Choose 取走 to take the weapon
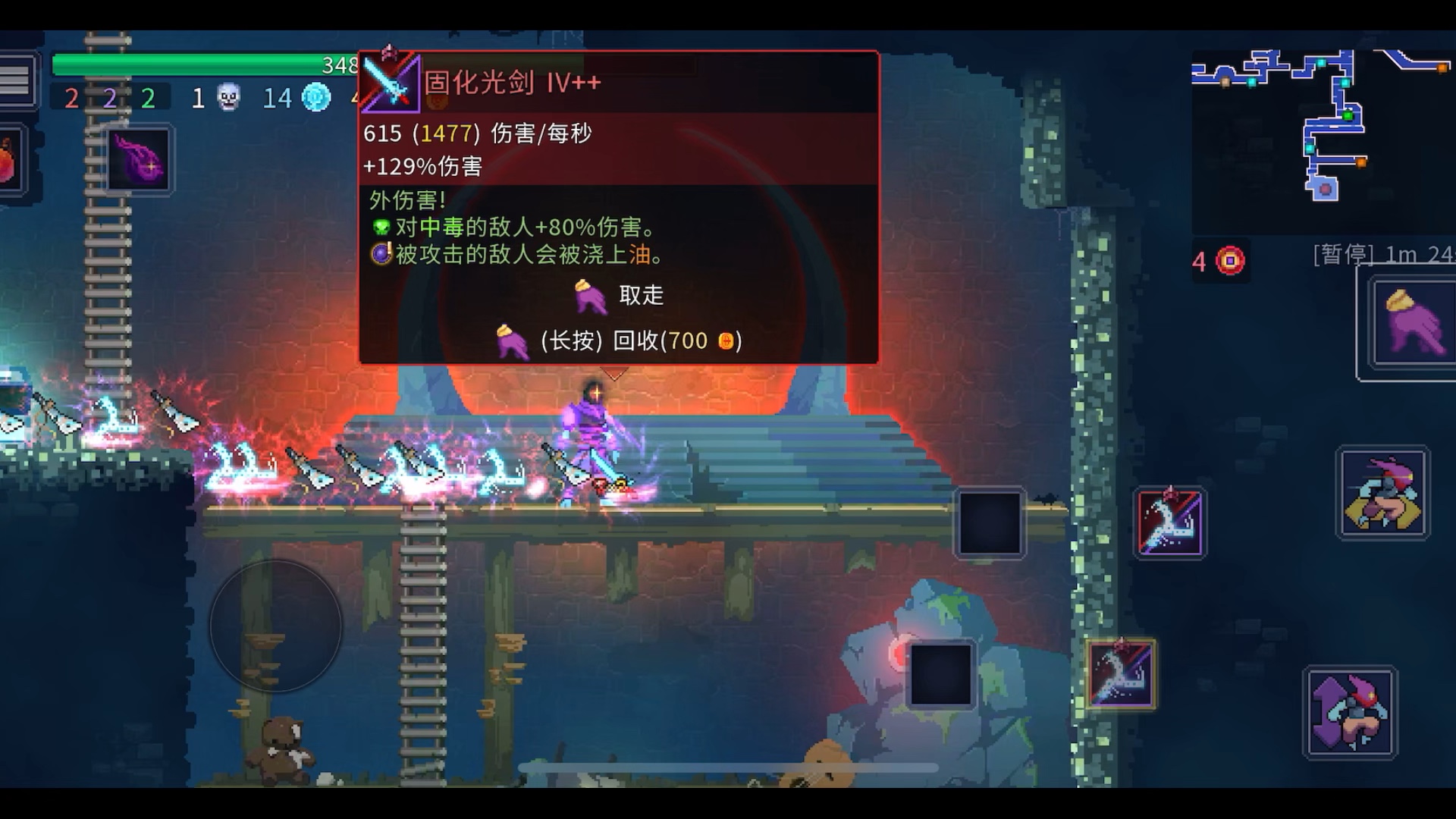Screen dimensions: 1456x819 click(620, 296)
